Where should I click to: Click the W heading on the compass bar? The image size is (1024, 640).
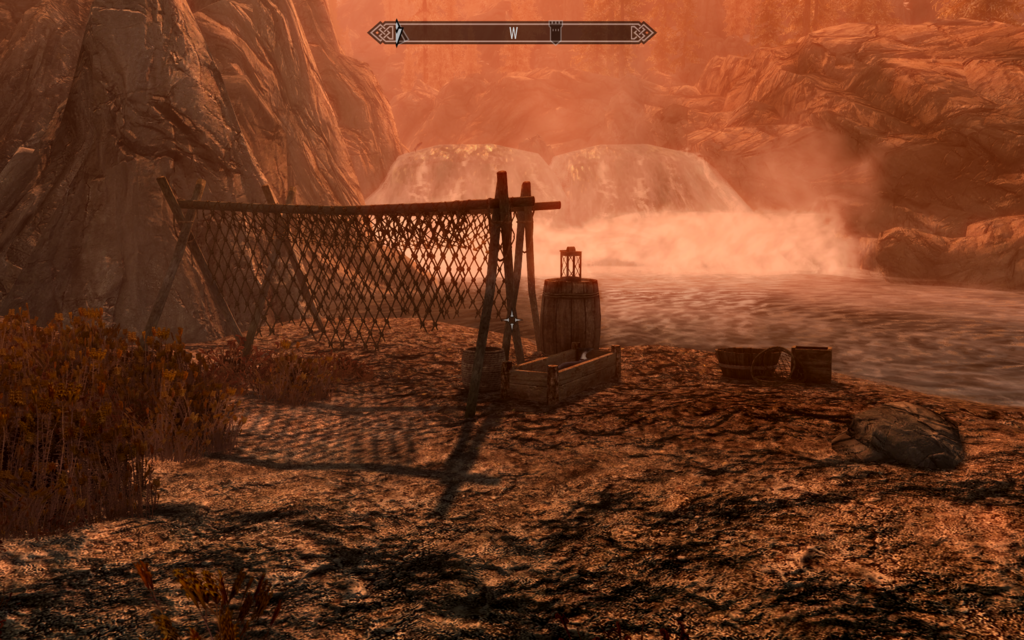click(513, 33)
